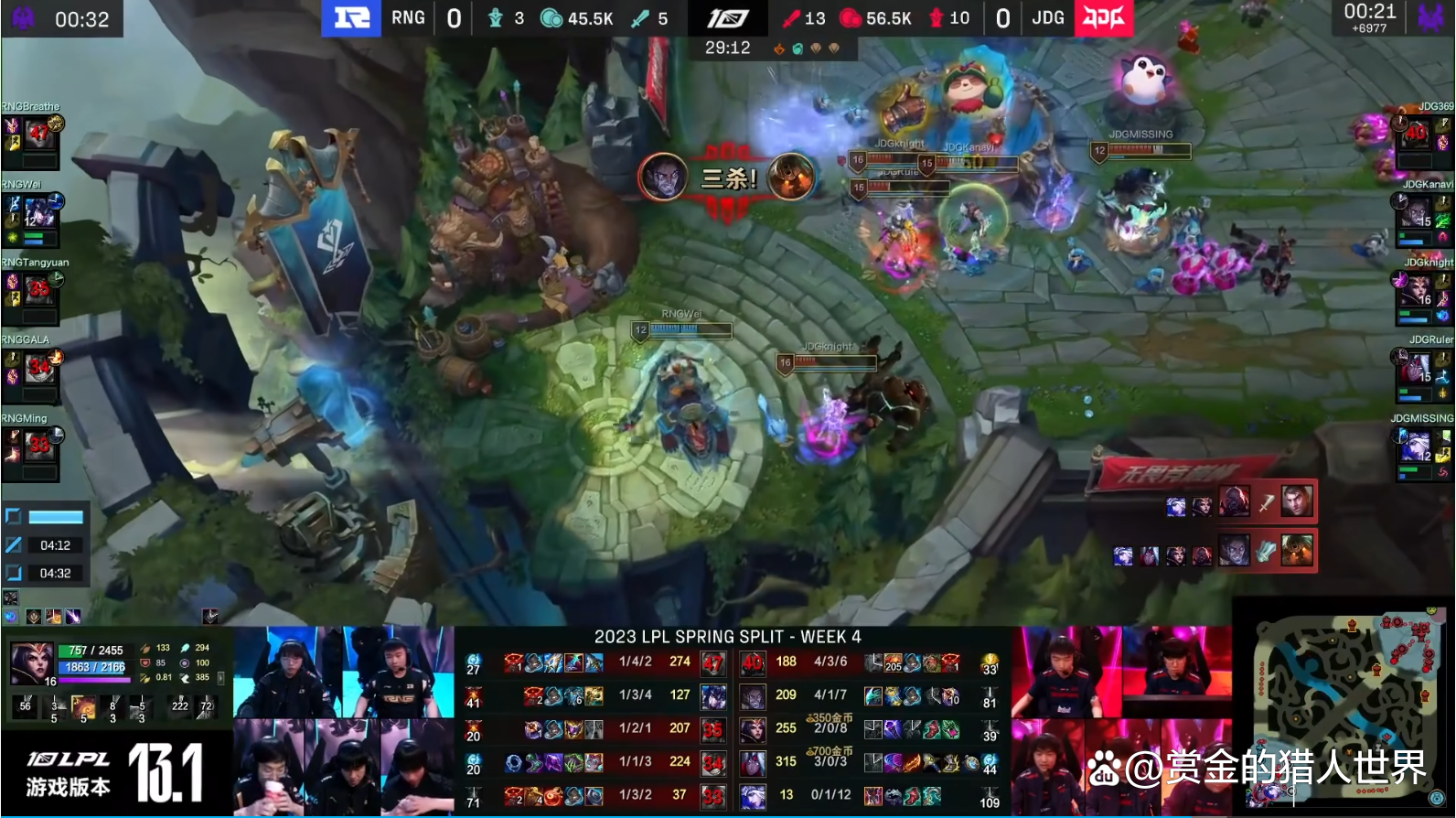This screenshot has height=818, width=1456.
Task: Click the triple kill announcement banner
Action: [x=728, y=178]
